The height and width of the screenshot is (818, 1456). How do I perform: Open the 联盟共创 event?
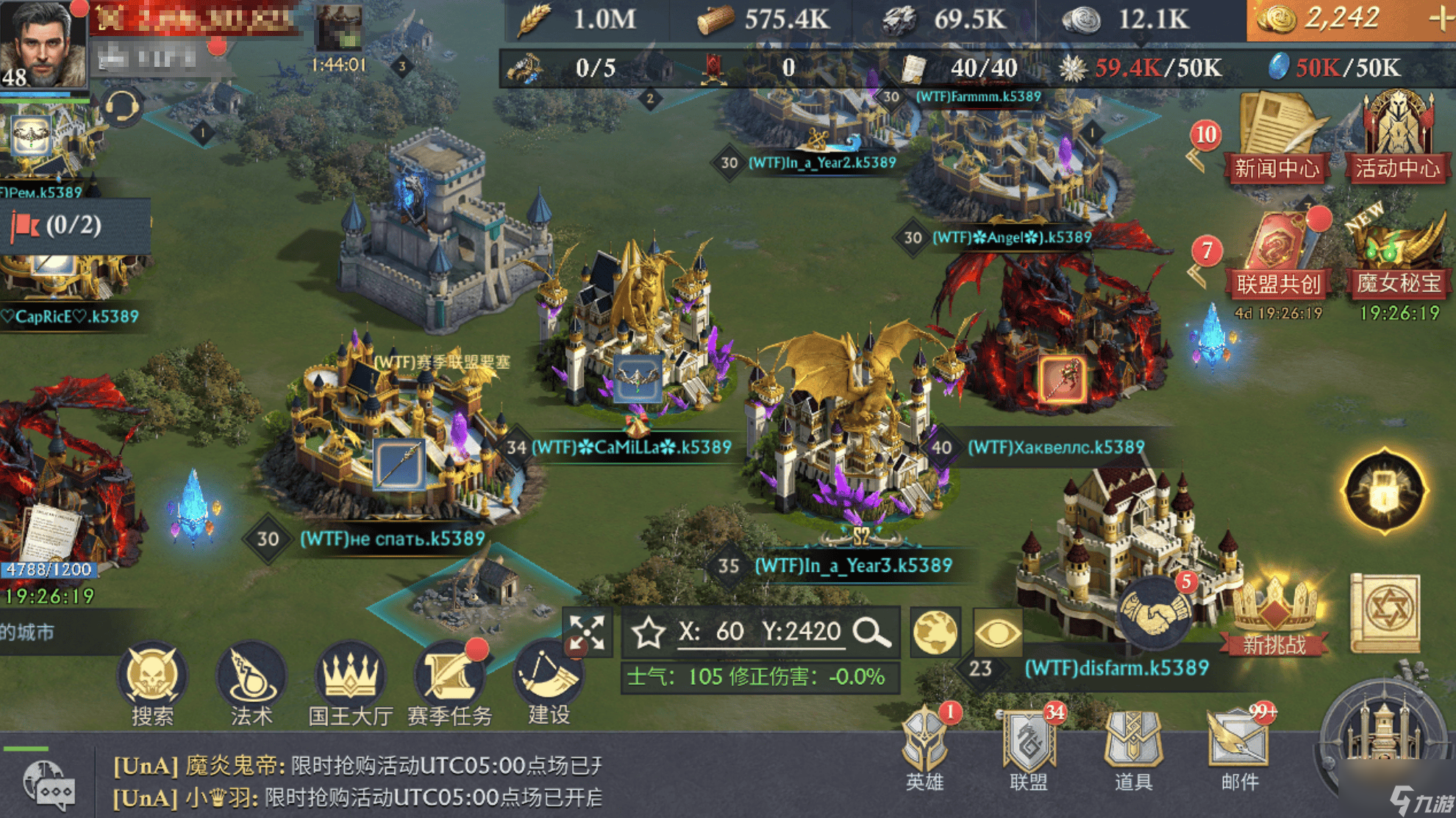1278,256
